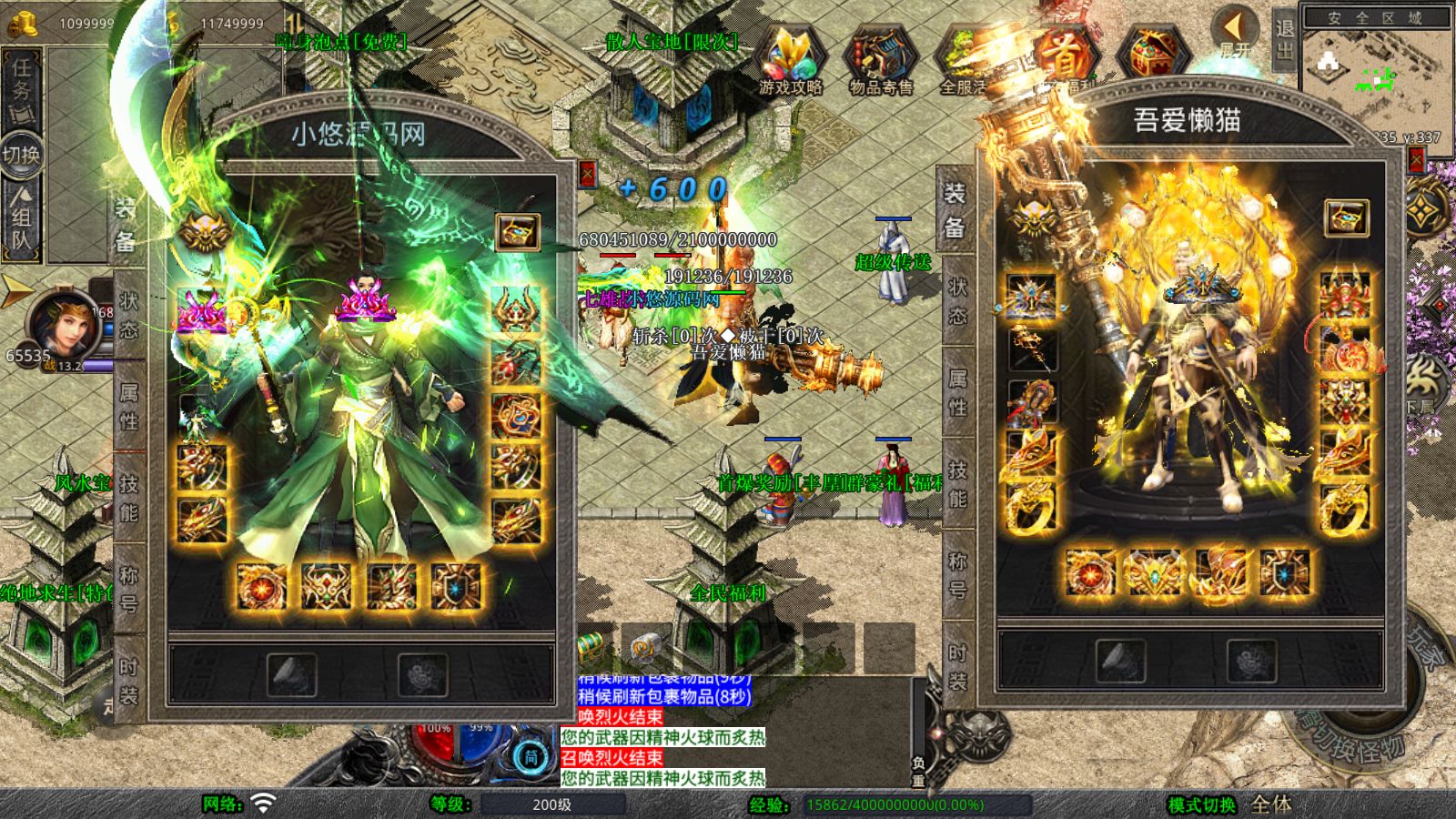Switch to 属性 tab in 吾爱懒猫 panel
This screenshot has height=819, width=1456.
957,392
